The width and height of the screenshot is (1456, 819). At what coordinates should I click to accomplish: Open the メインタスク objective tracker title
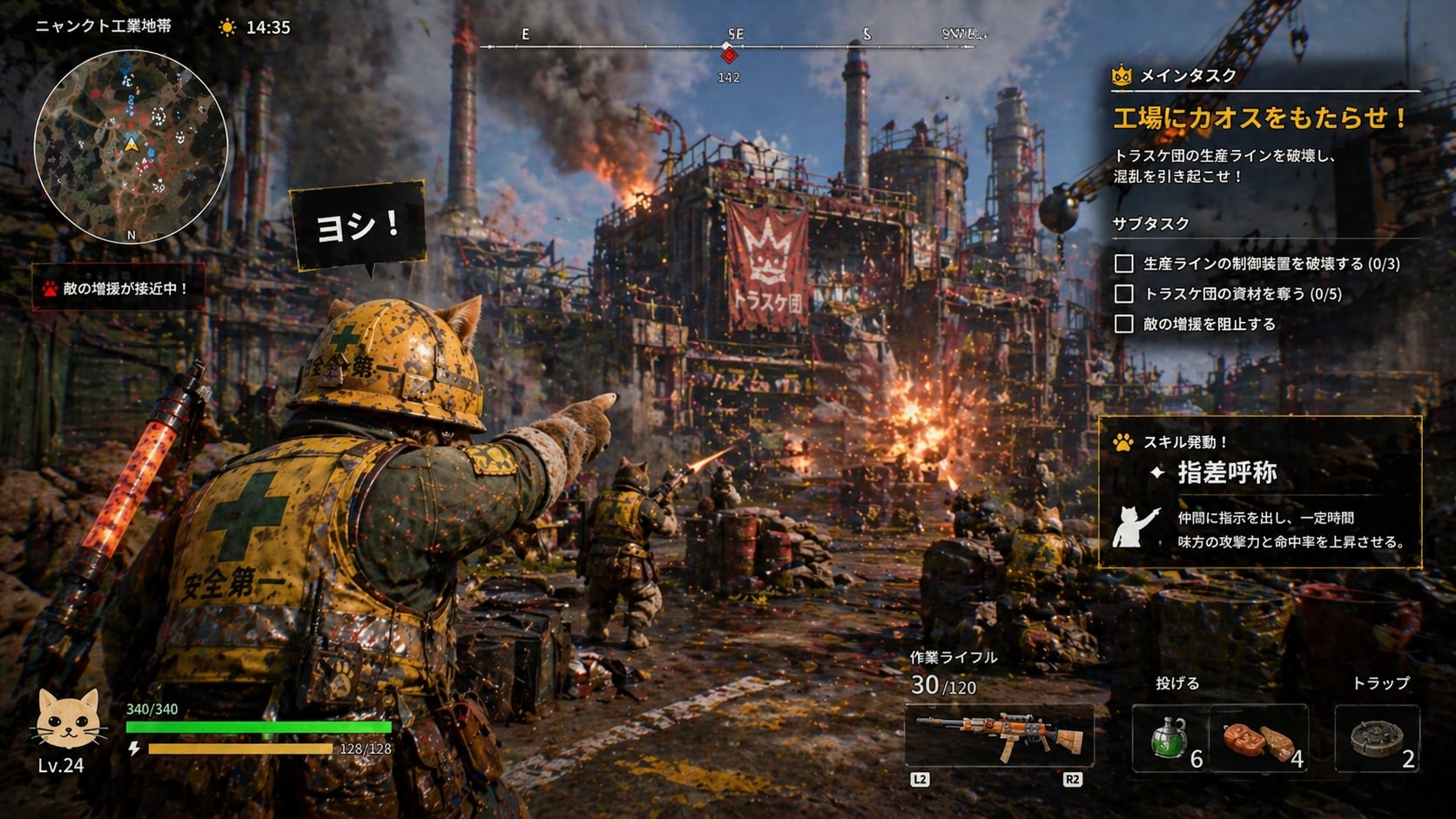coord(1188,76)
